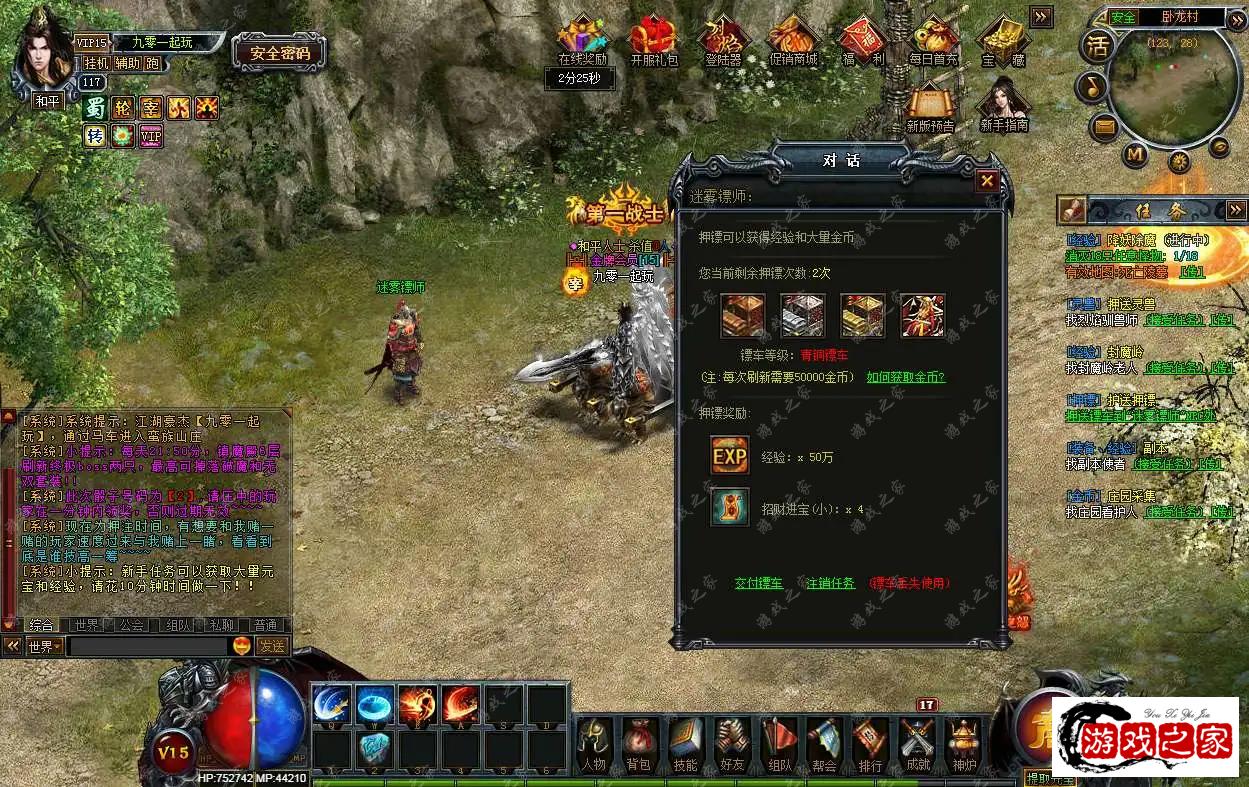
Task: Open the 世界 chat channel dropdown
Action: 44,646
